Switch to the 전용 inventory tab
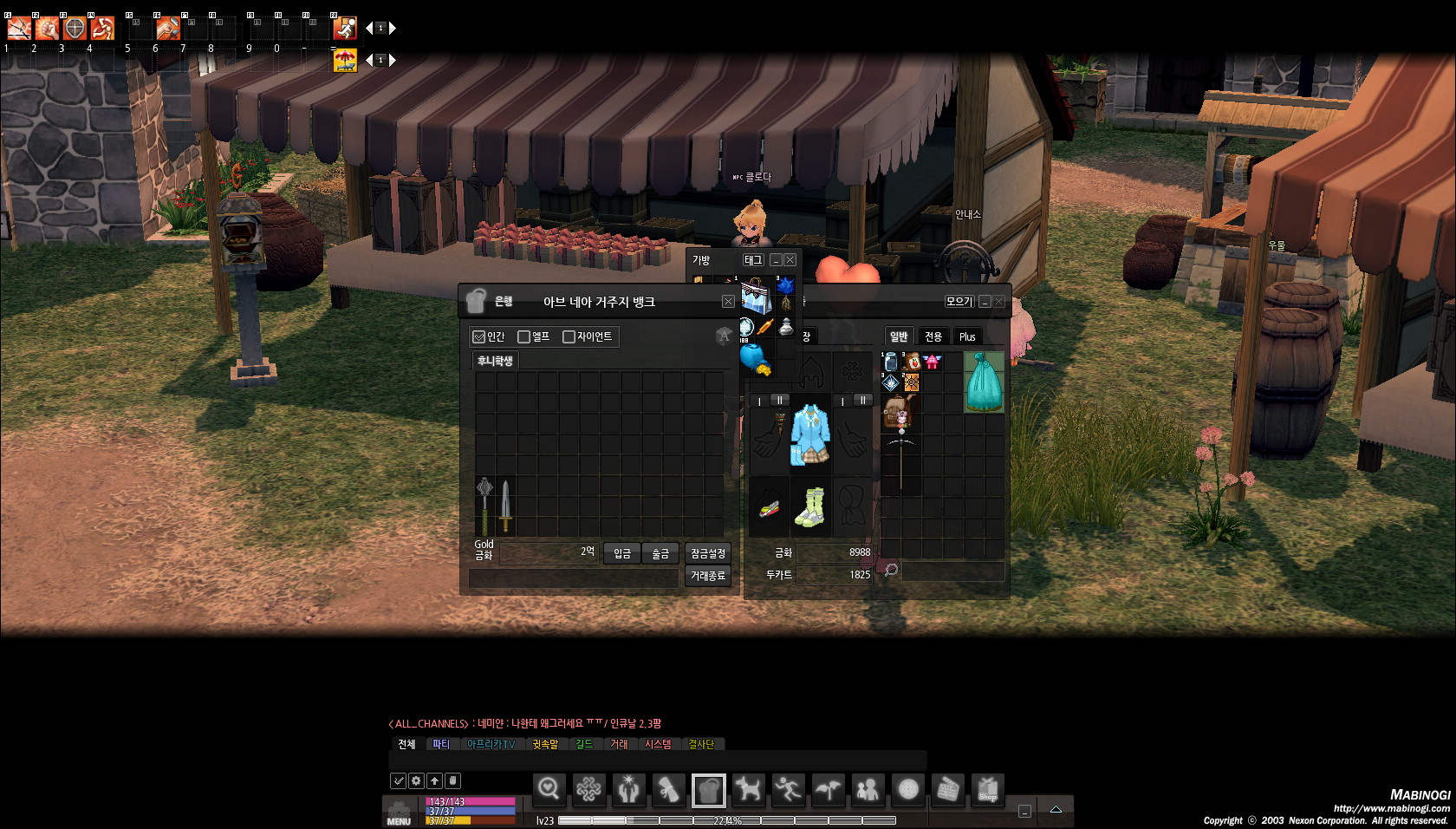Image resolution: width=1456 pixels, height=829 pixels. 933,336
